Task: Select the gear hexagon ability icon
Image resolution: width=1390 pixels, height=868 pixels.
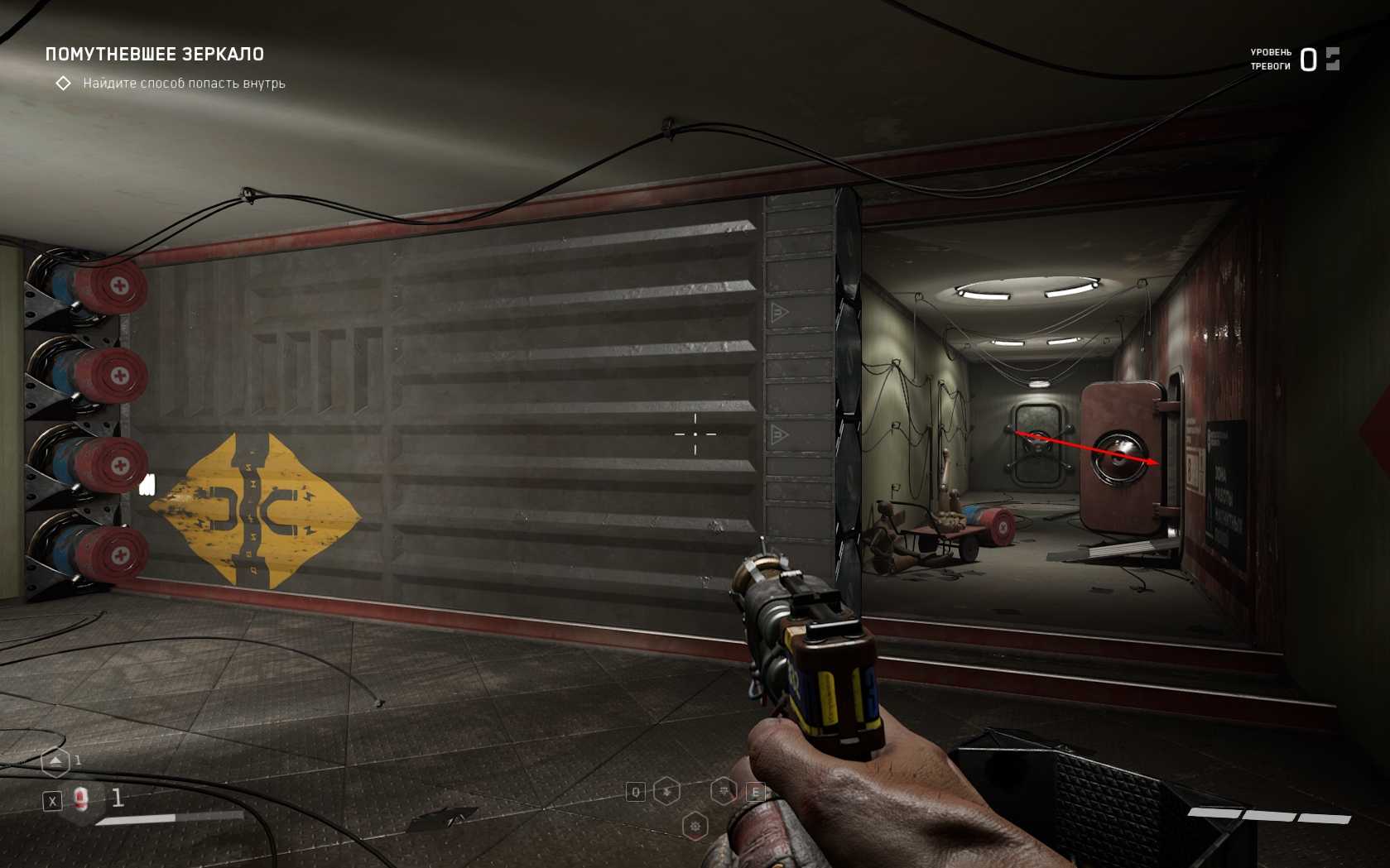Action: coord(695,826)
